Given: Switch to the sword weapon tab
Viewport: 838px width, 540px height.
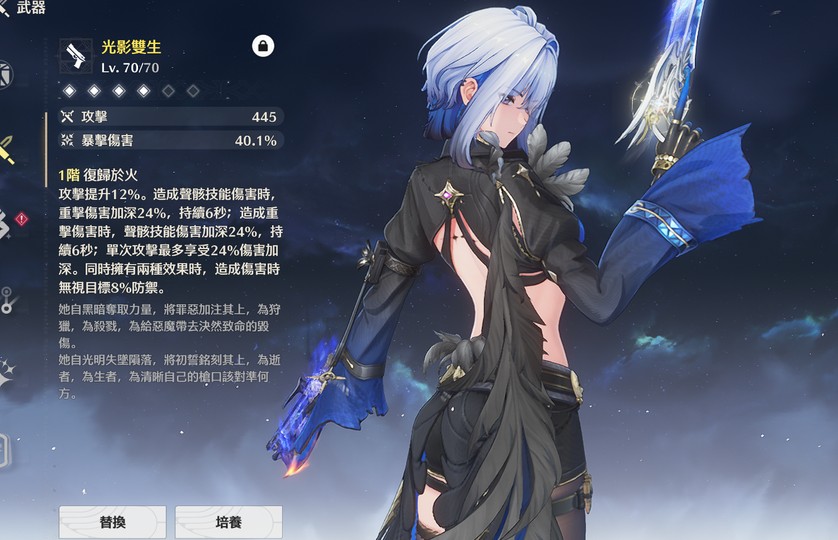Looking at the screenshot, I should 7,151.
